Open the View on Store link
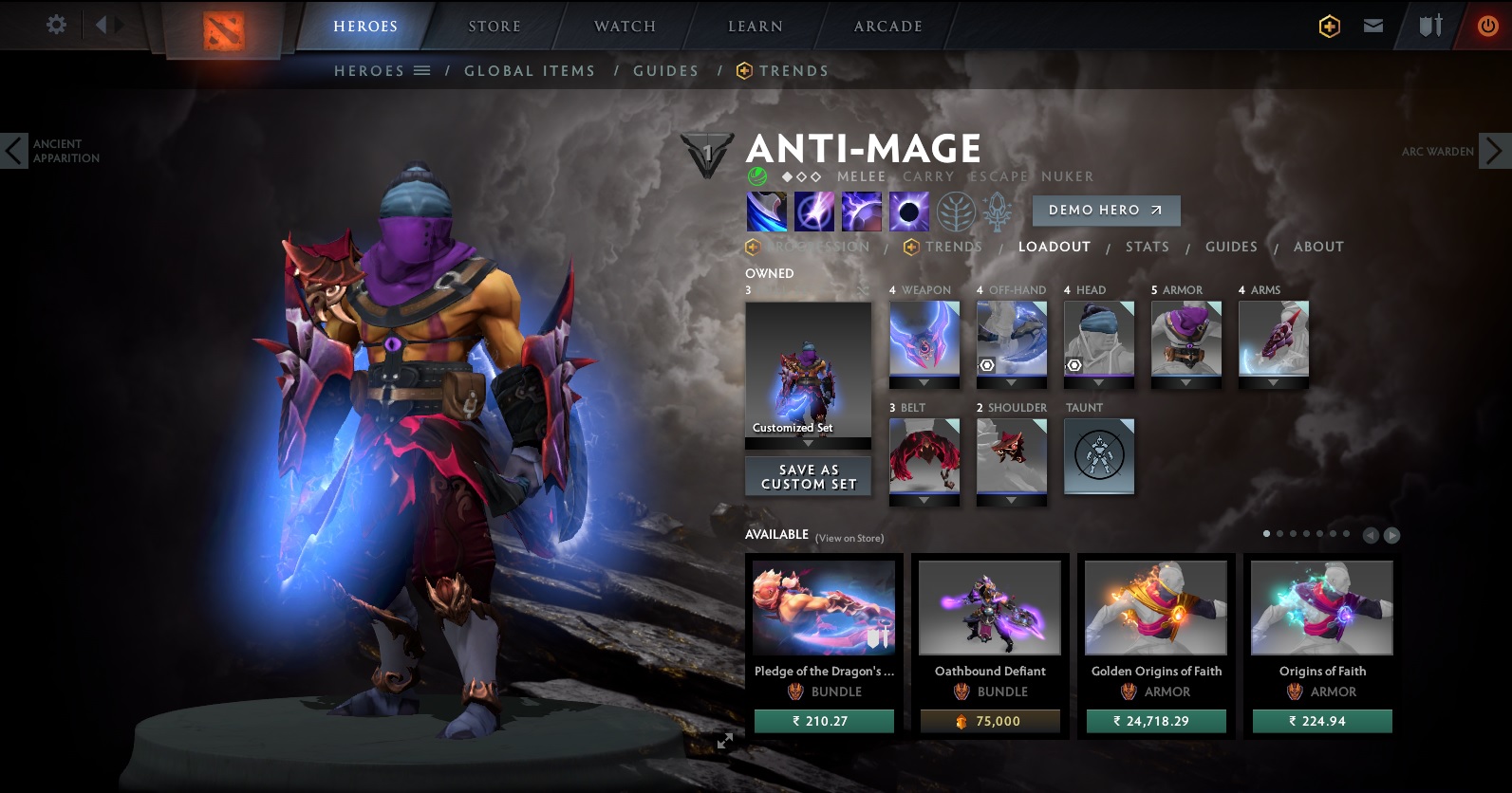The image size is (1512, 793). click(x=848, y=536)
